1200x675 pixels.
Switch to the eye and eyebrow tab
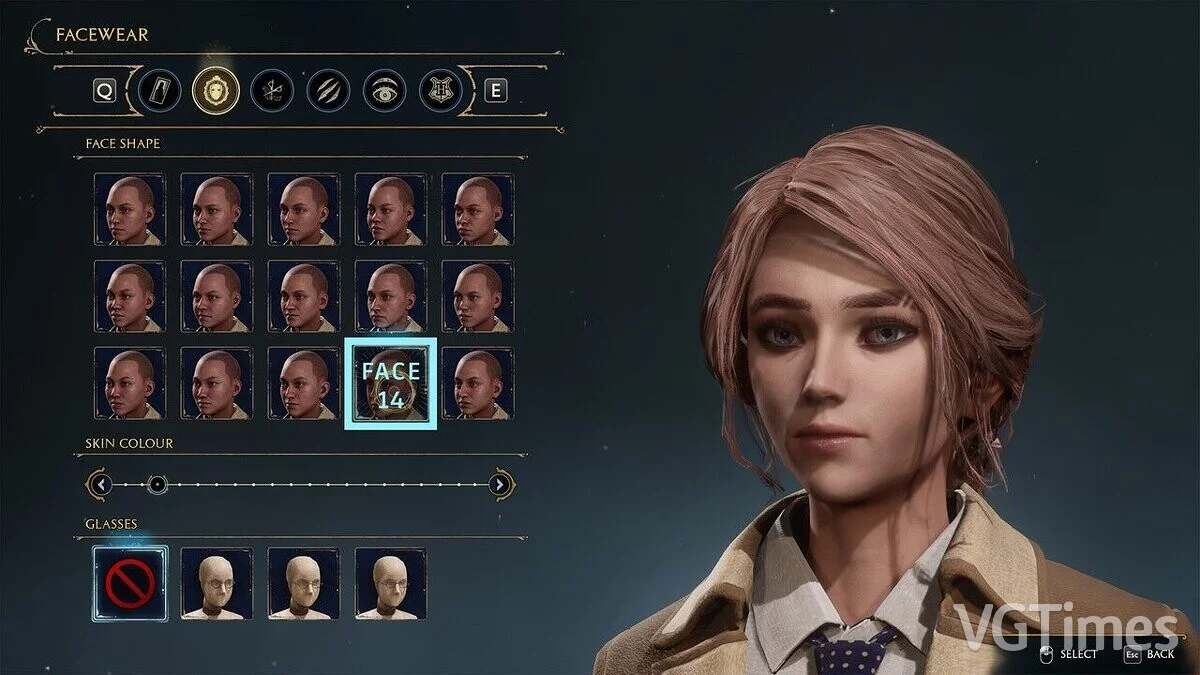384,90
